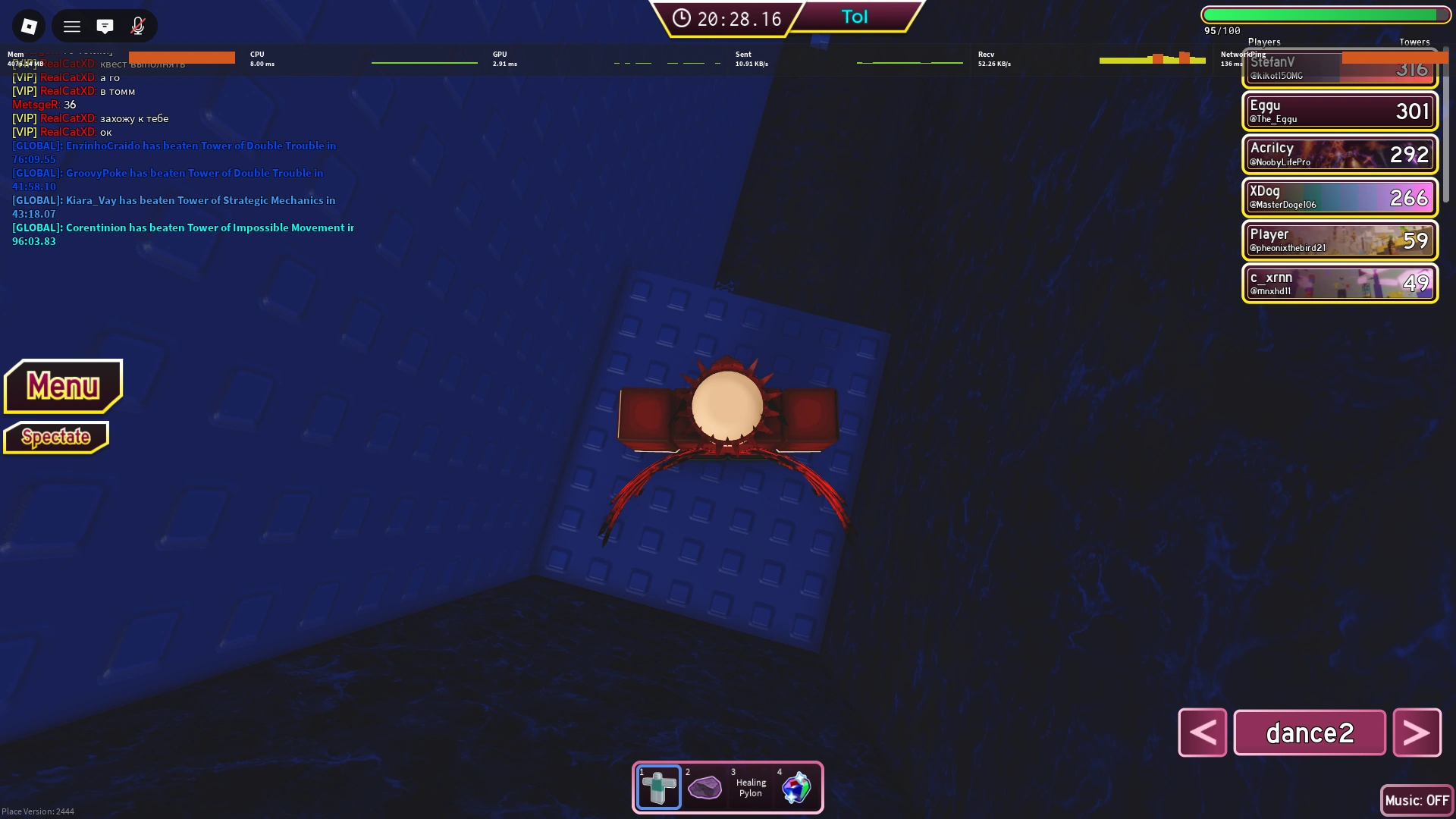Open the Menu panel
1456x819 pixels.
63,386
